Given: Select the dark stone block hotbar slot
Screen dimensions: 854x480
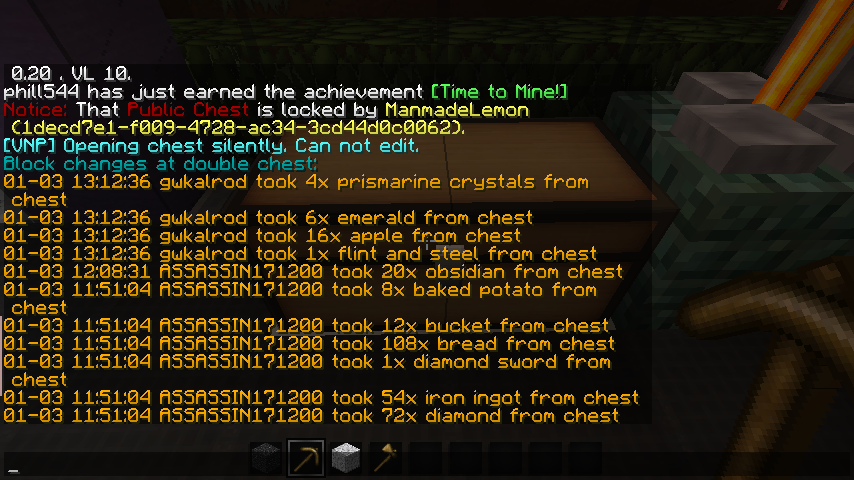Looking at the screenshot, I should click(266, 459).
